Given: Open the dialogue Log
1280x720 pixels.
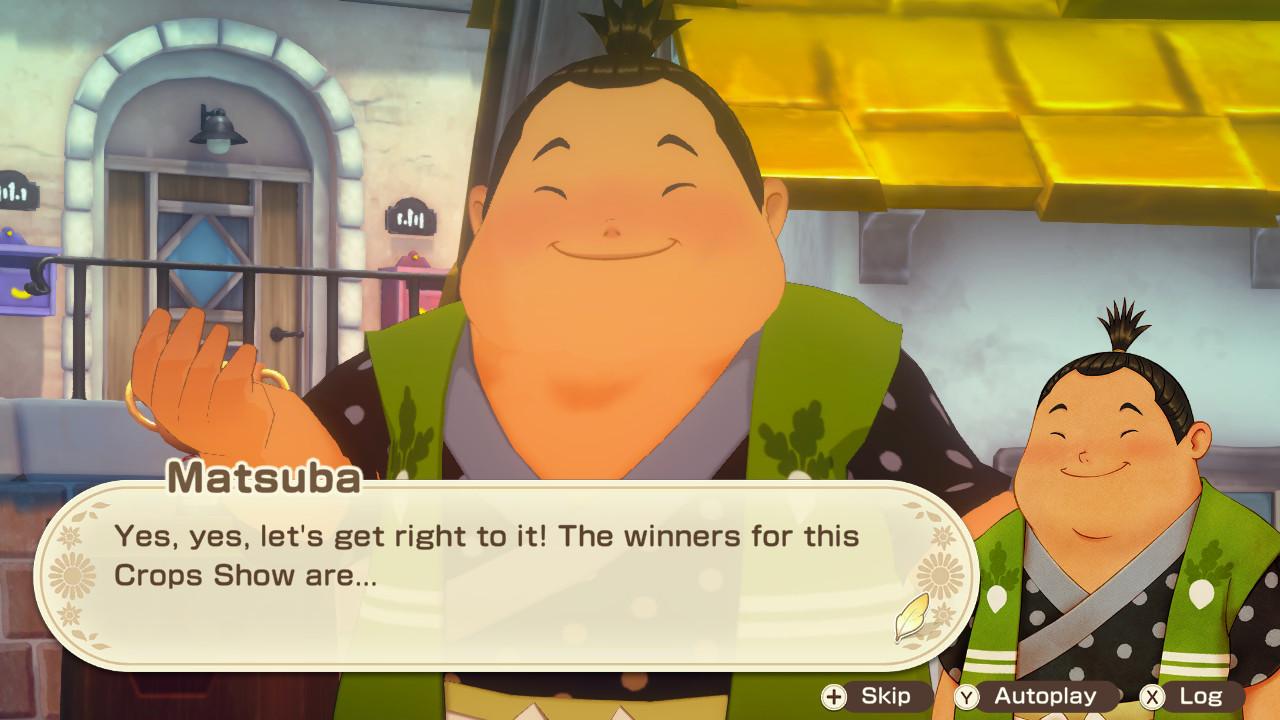Looking at the screenshot, I should pyautogui.click(x=1190, y=696).
